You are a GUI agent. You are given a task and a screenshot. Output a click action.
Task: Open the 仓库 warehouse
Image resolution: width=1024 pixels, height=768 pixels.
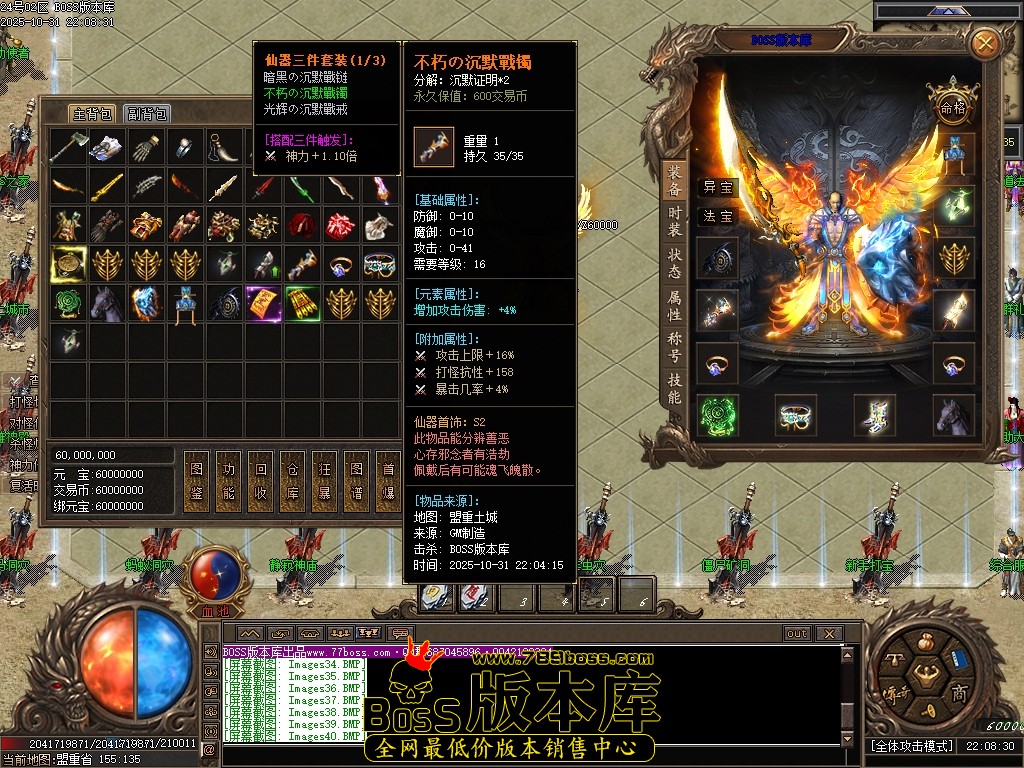click(x=293, y=481)
